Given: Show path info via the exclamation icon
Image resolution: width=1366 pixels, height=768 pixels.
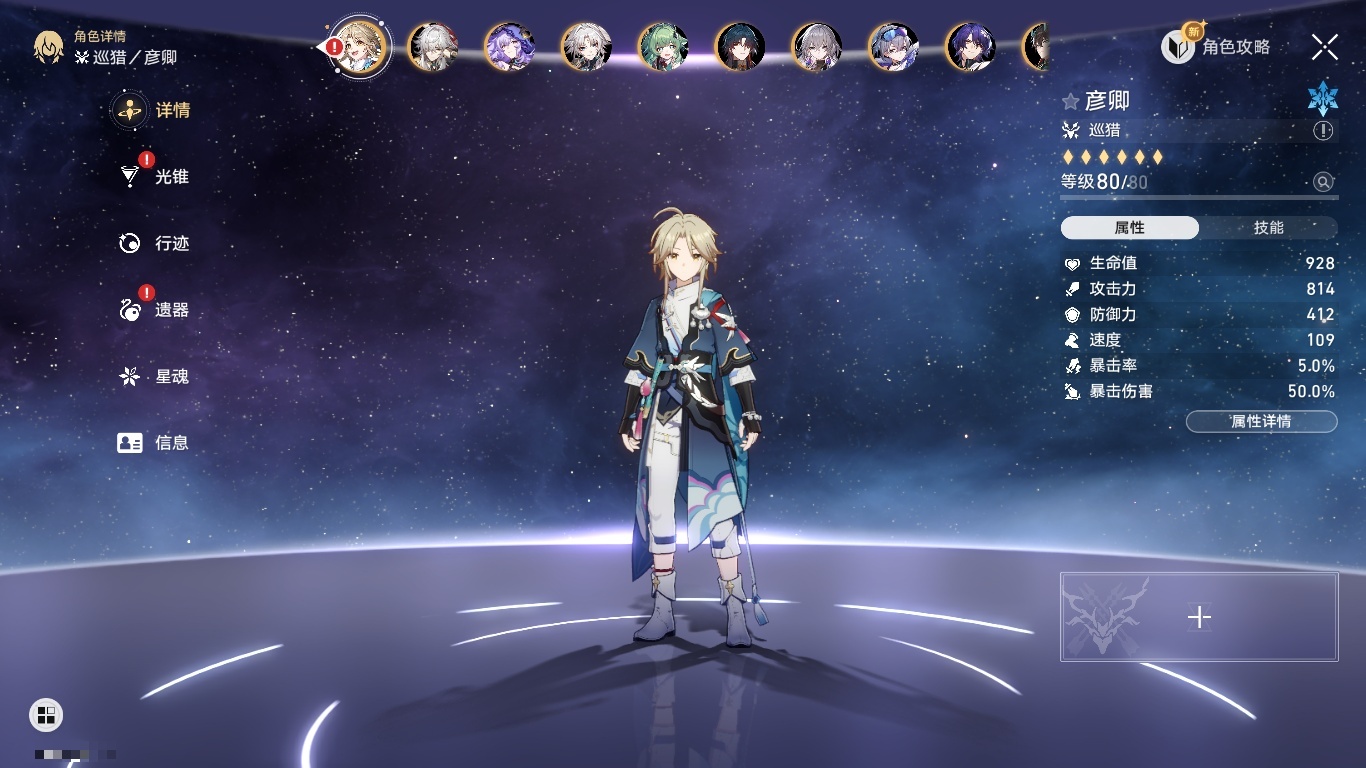Looking at the screenshot, I should coord(1323,131).
